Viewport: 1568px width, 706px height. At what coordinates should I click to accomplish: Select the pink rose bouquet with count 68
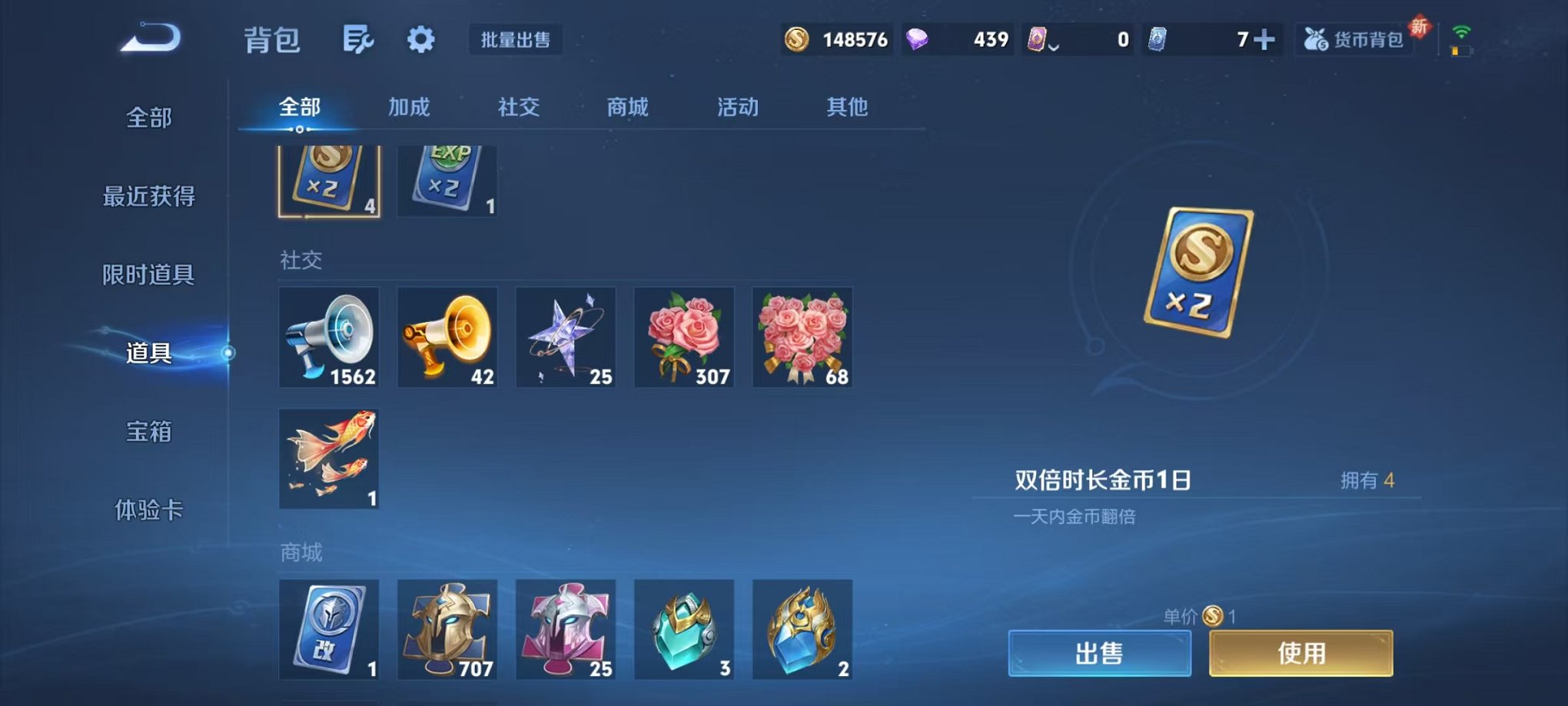click(x=802, y=337)
